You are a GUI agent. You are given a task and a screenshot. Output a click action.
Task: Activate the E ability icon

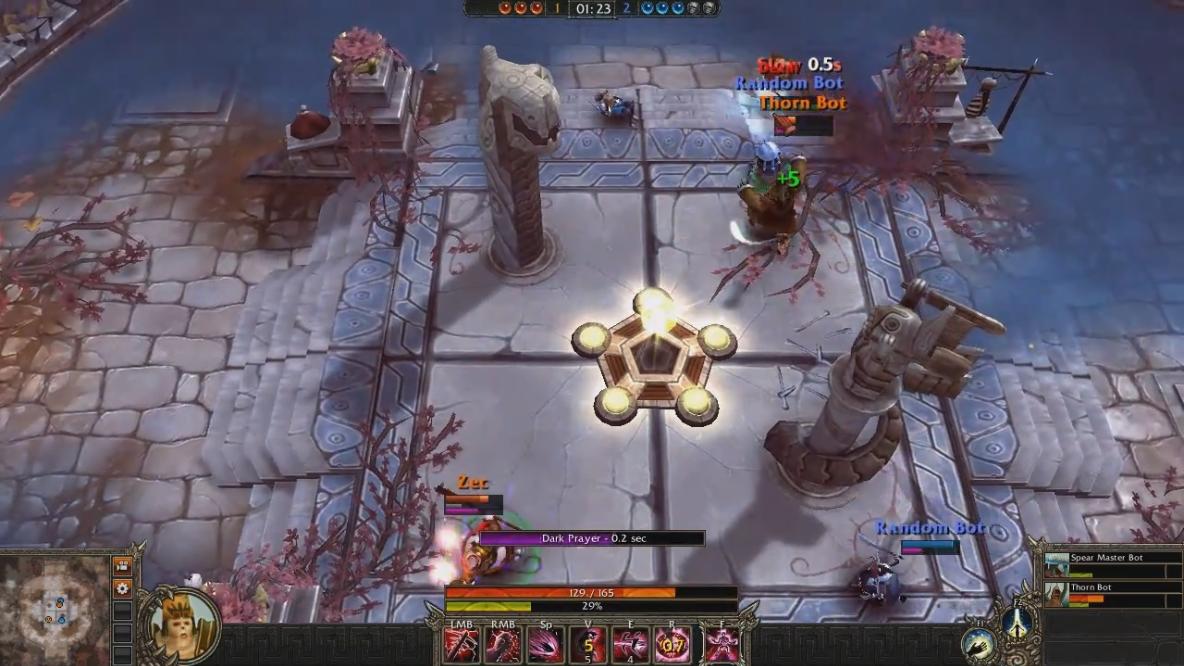pos(630,646)
